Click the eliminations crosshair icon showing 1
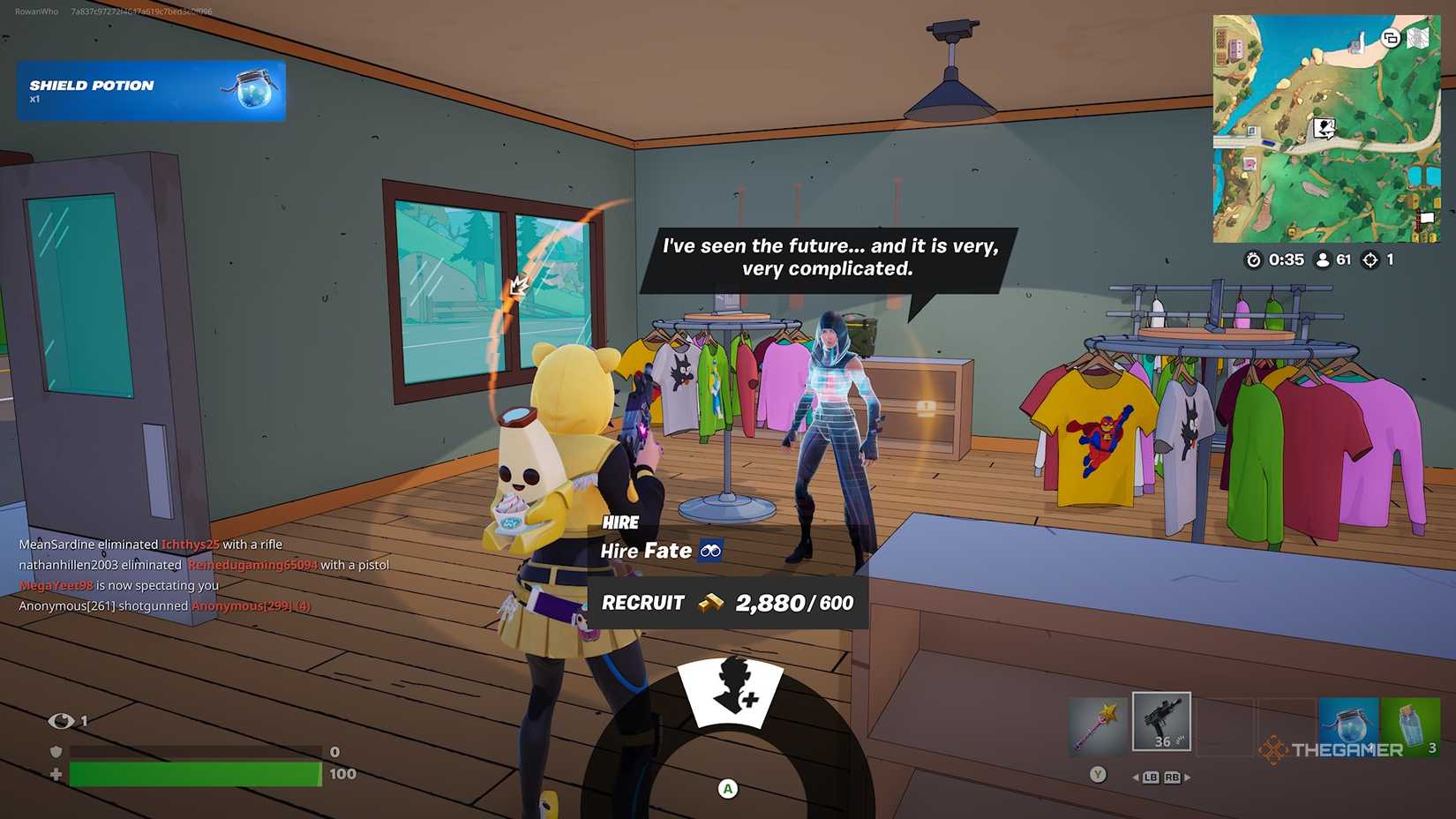Screen dimensions: 1456x819 [x=1370, y=259]
